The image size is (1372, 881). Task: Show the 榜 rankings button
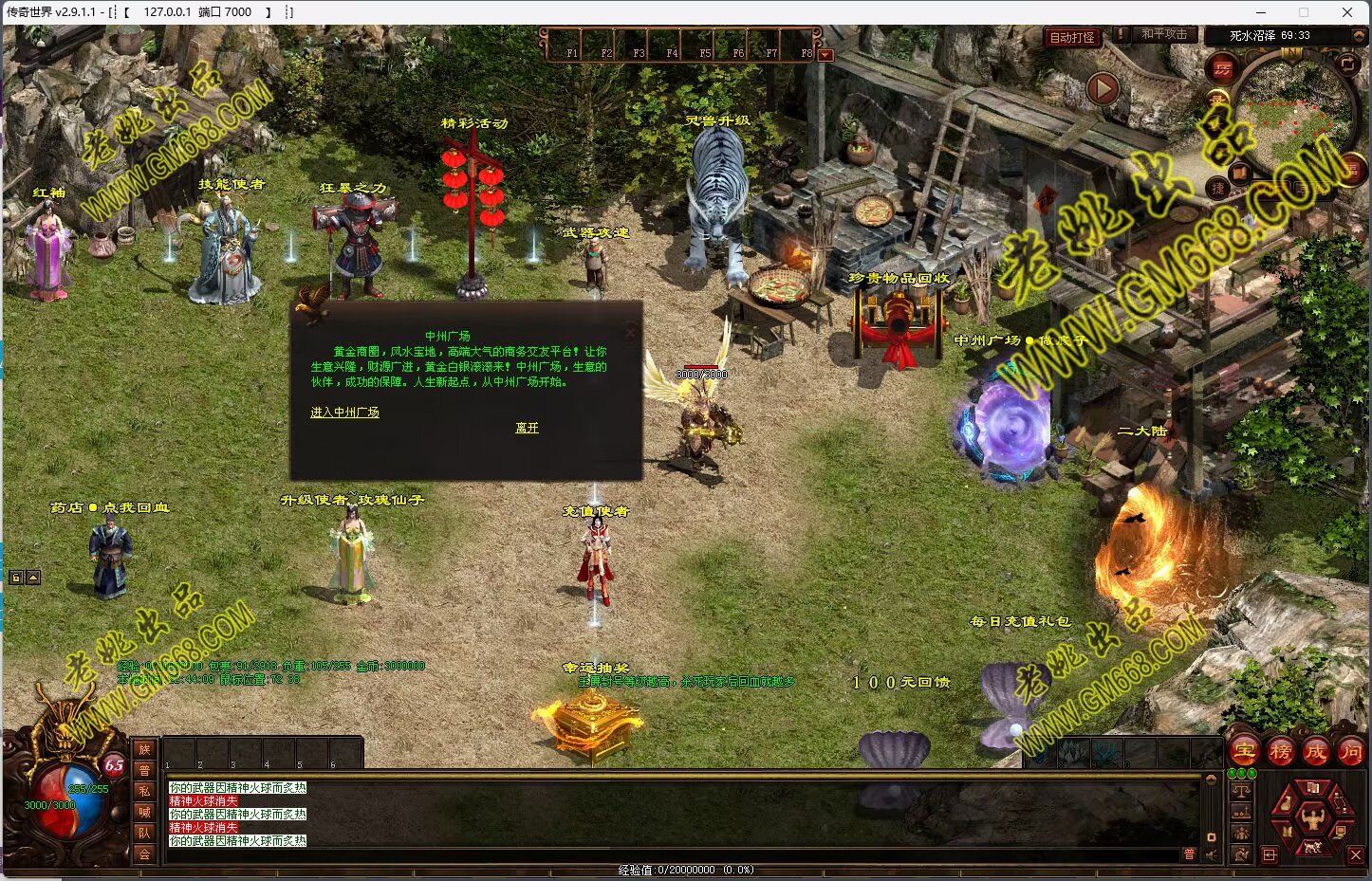[1280, 752]
